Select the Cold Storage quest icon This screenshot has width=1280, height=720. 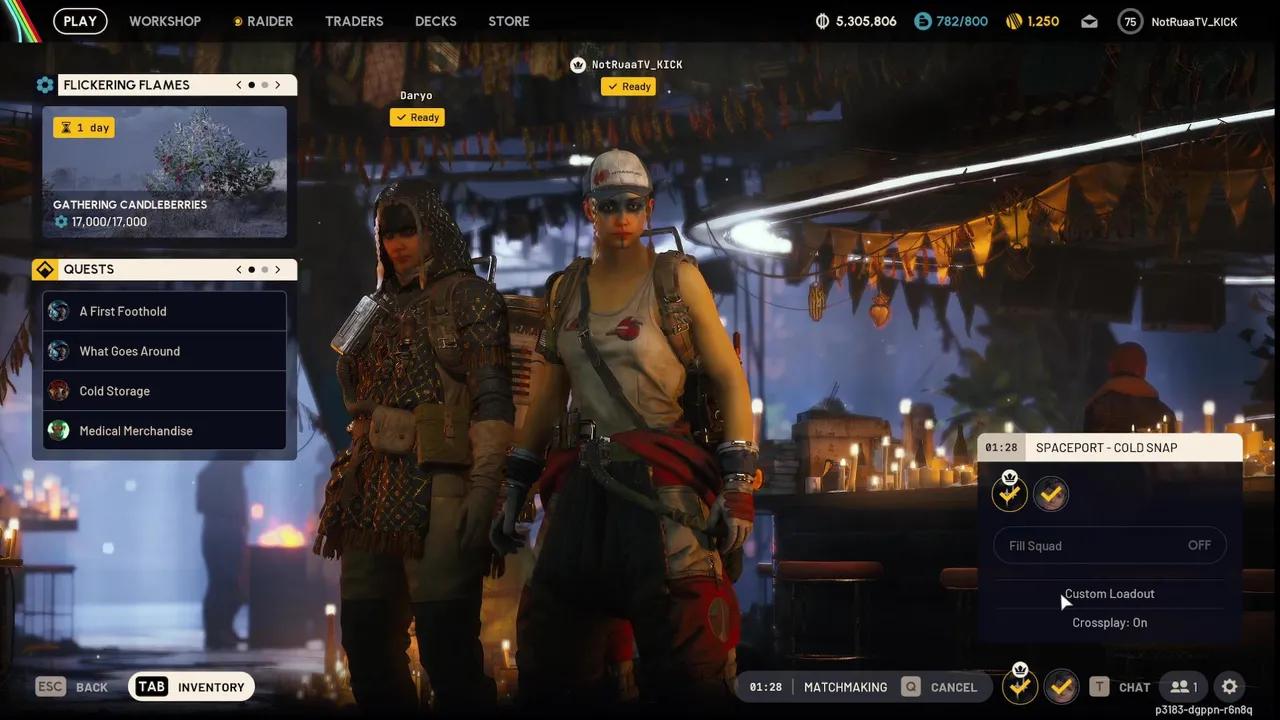[x=58, y=391]
